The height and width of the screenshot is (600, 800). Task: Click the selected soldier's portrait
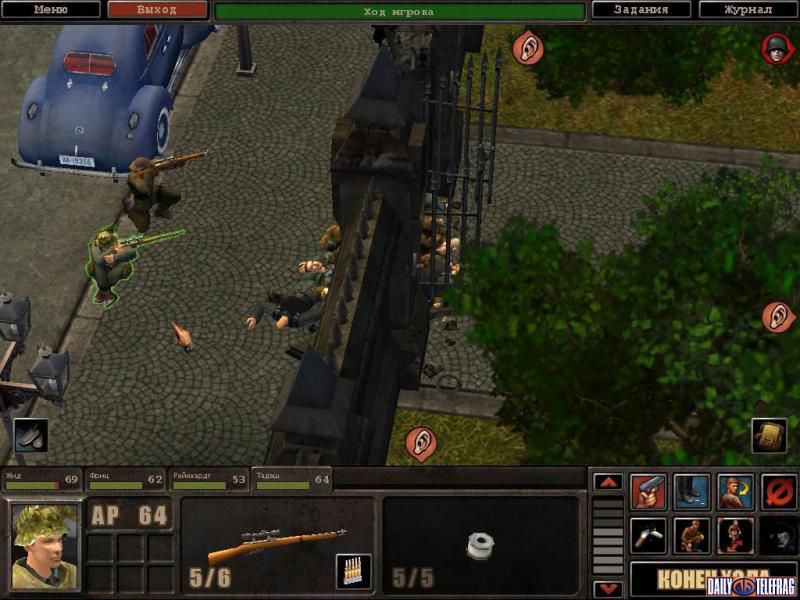(45, 546)
